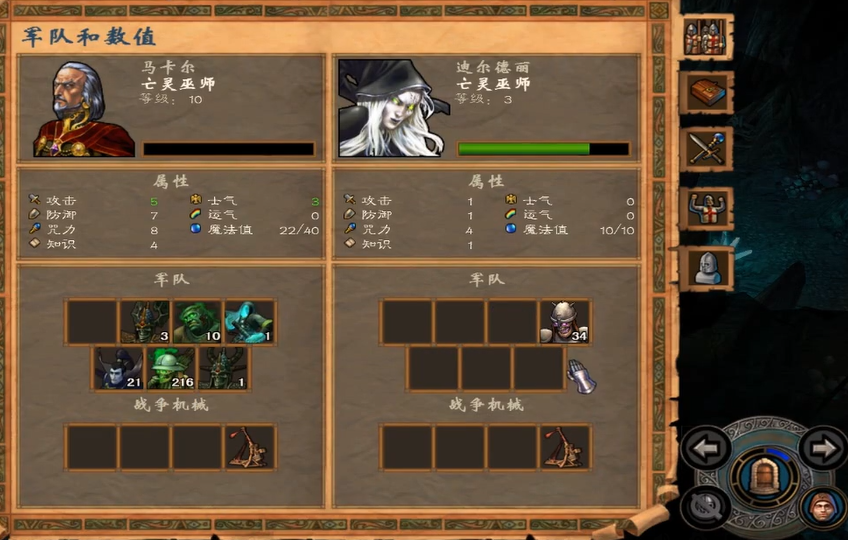
Task: Click the silver gauntlet icon
Action: tap(582, 375)
